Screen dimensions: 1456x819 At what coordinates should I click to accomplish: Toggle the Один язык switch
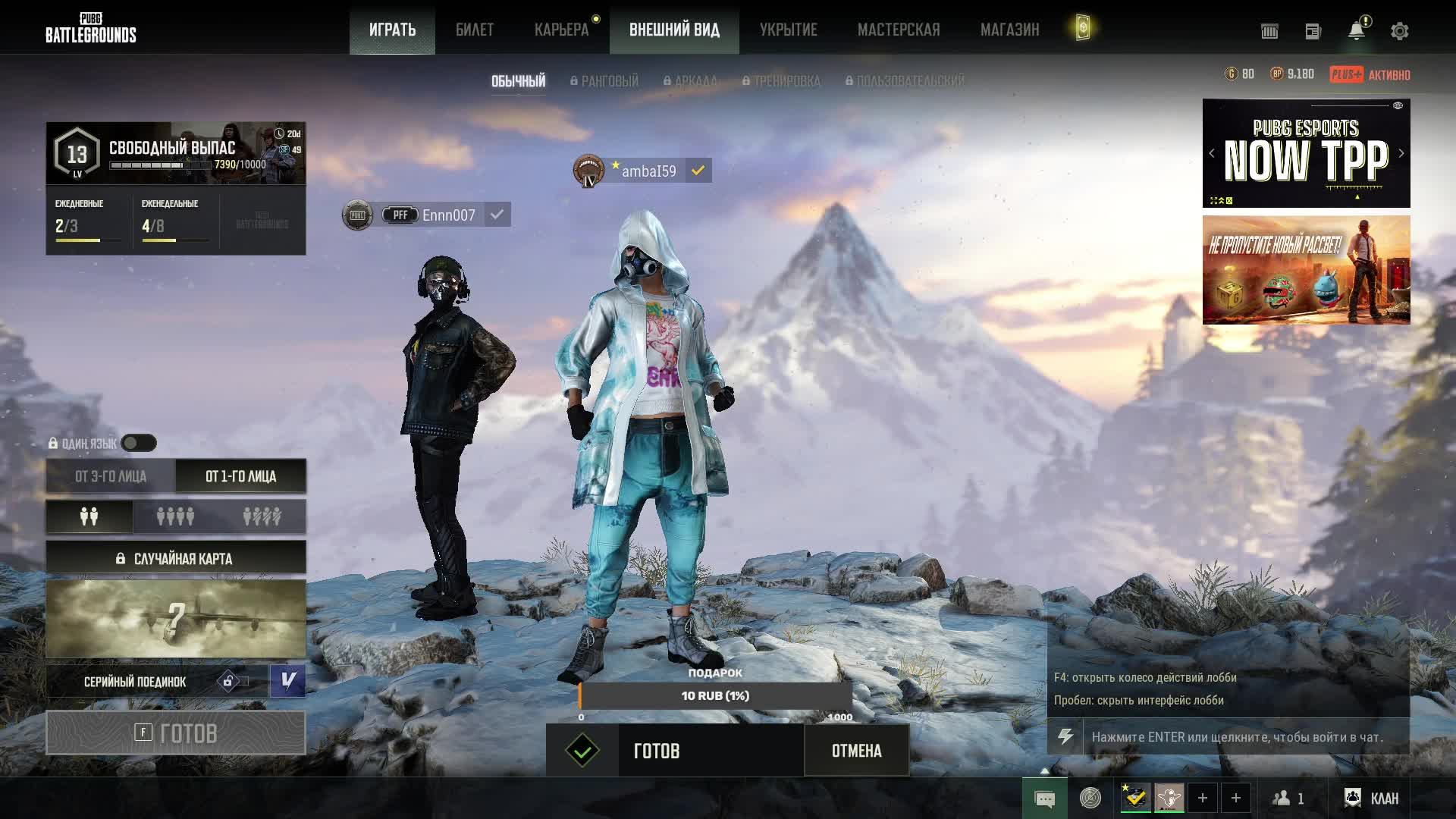(x=139, y=443)
